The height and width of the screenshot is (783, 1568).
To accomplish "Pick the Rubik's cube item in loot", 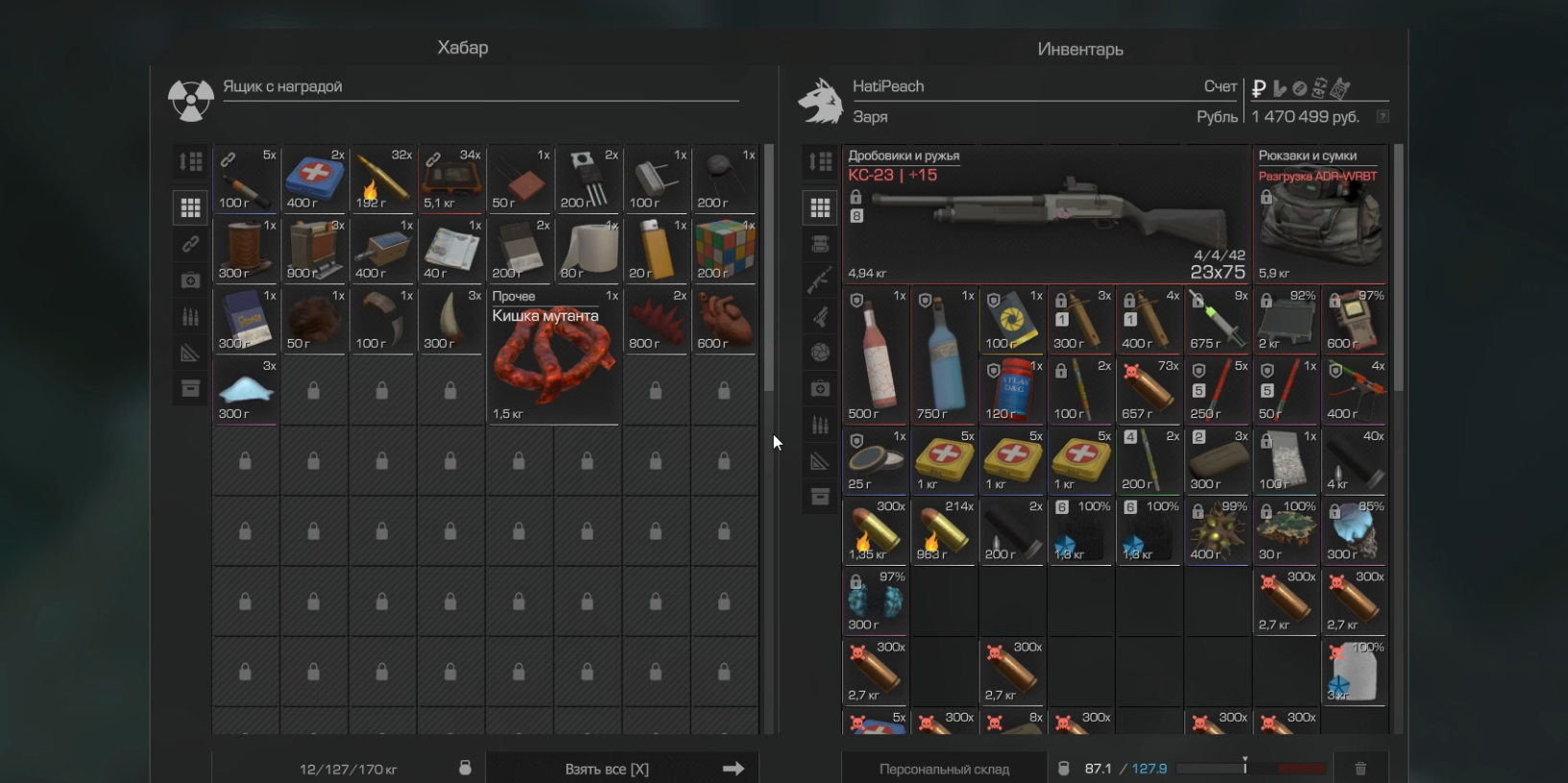I will click(724, 249).
